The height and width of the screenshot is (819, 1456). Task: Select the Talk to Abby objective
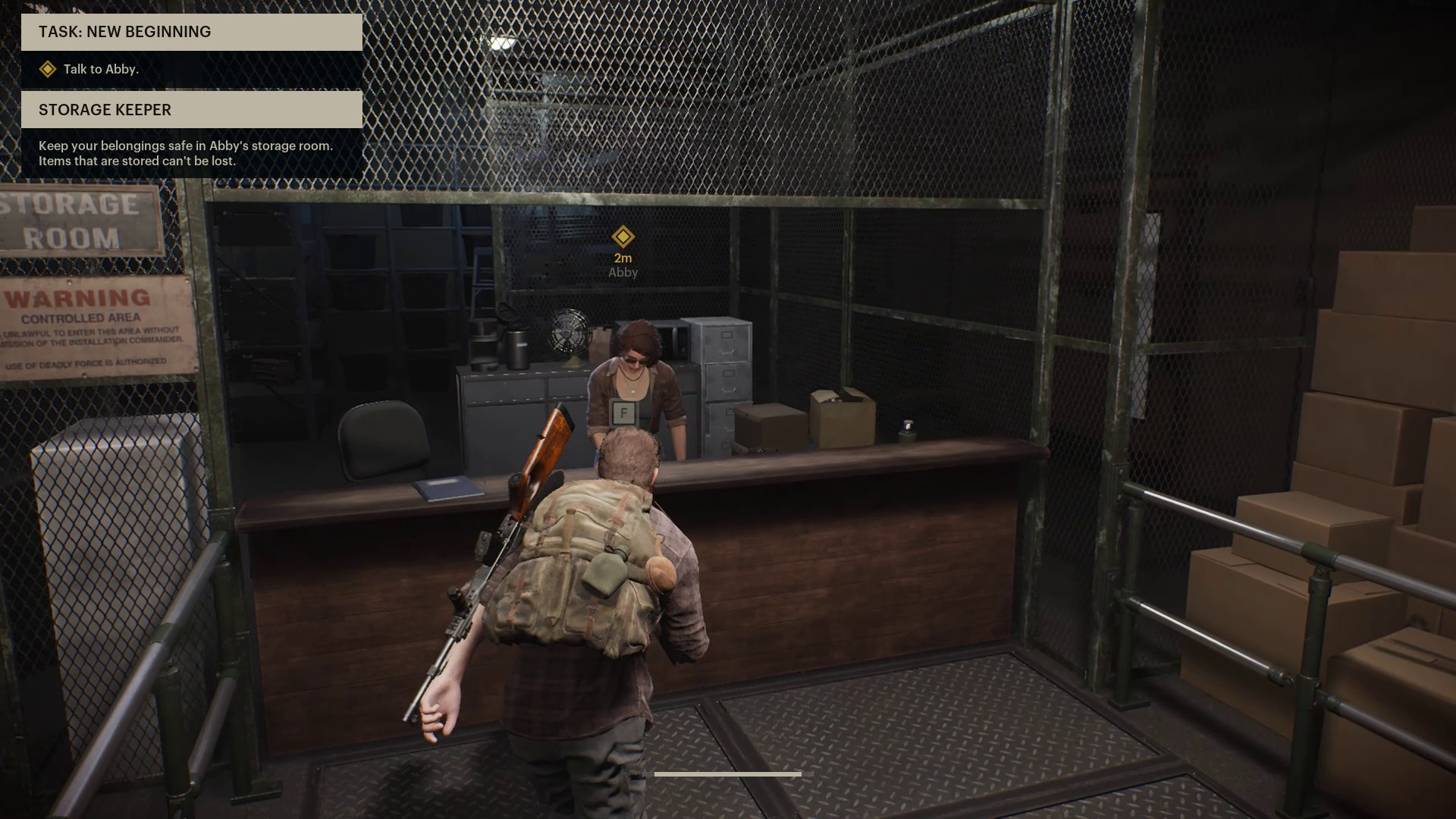click(101, 69)
